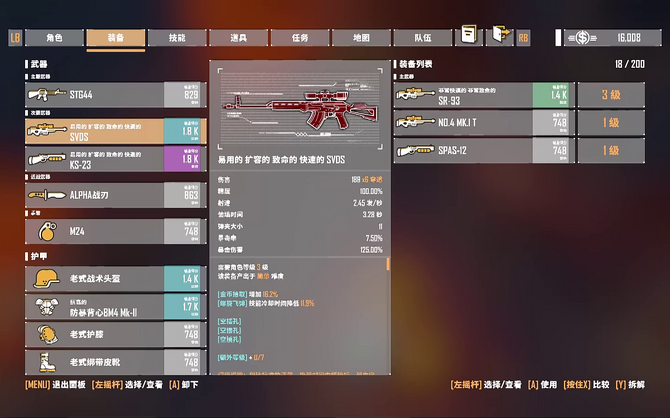The height and width of the screenshot is (418, 670).
Task: Open the notes page icon beside the tabs
Action: [x=468, y=37]
